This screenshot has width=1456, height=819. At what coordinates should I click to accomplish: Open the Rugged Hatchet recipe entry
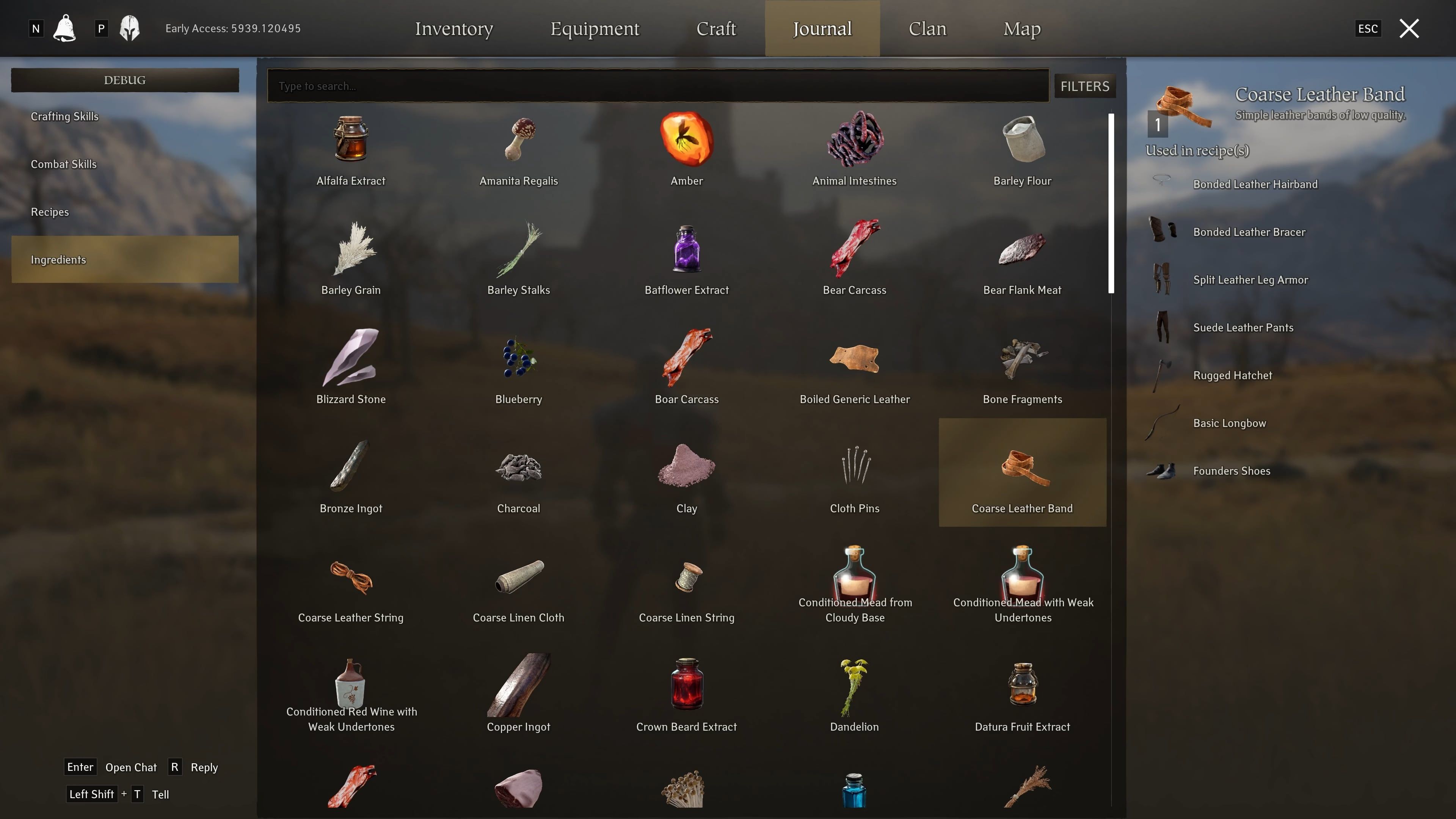tap(1232, 375)
